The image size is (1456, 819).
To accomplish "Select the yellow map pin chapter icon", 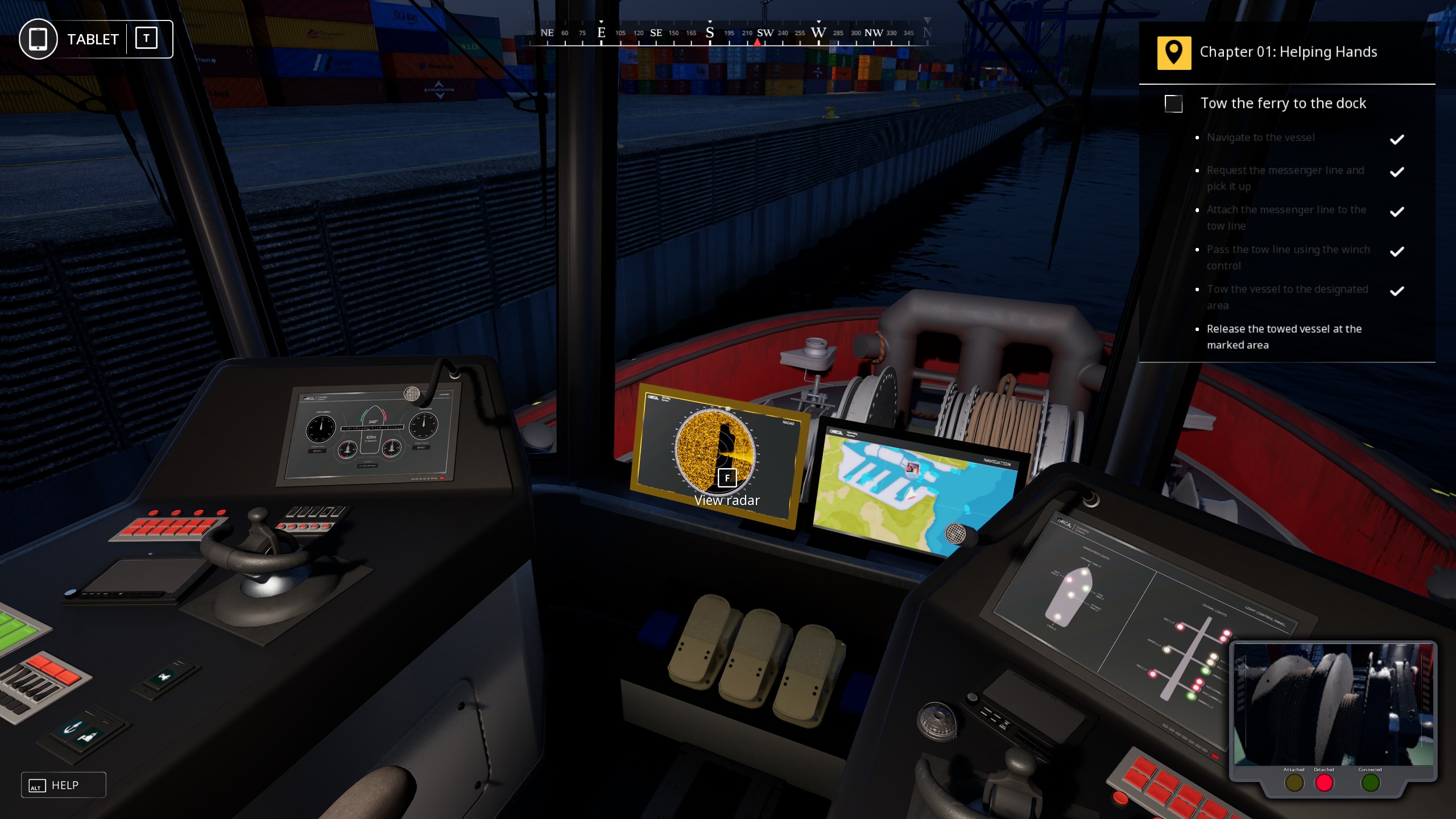I will (1175, 52).
